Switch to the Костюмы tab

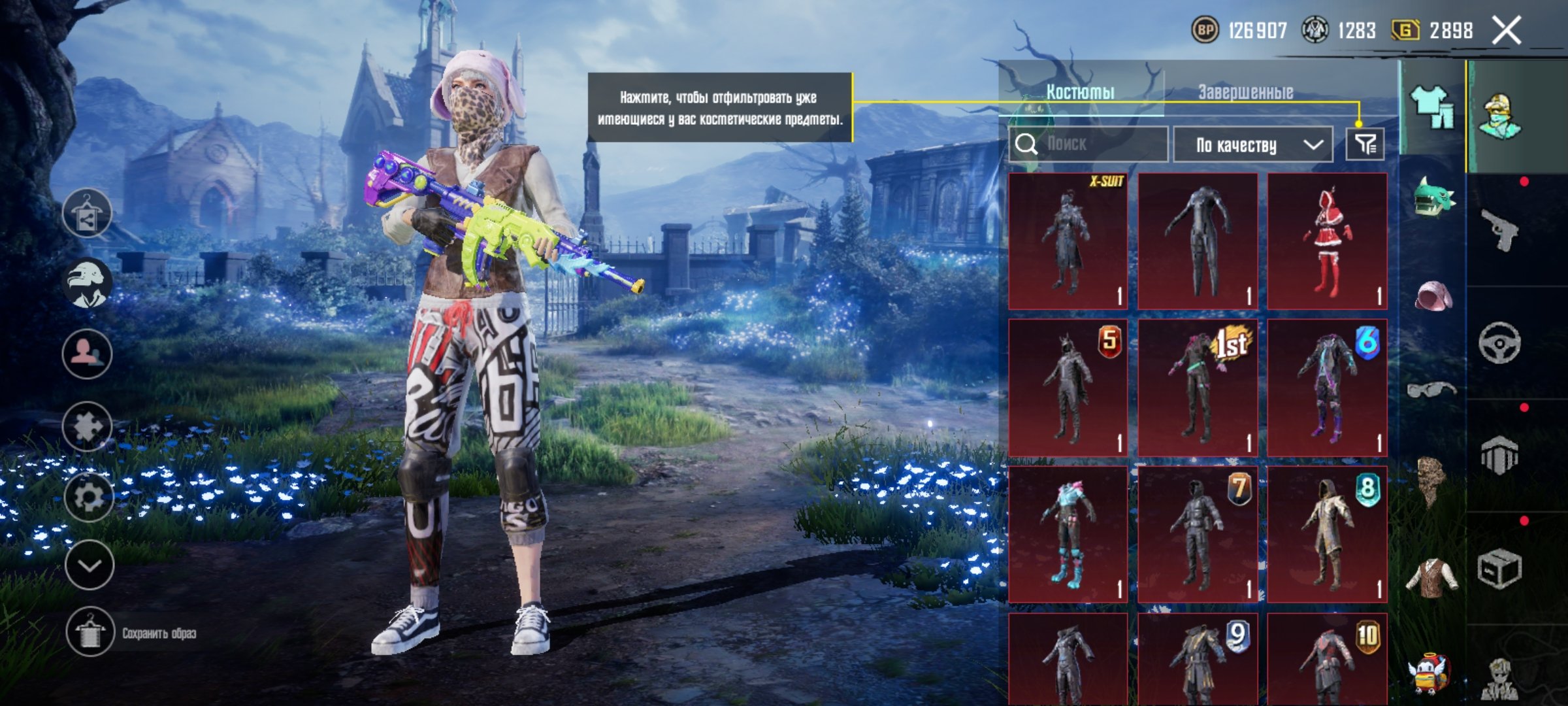point(1080,92)
